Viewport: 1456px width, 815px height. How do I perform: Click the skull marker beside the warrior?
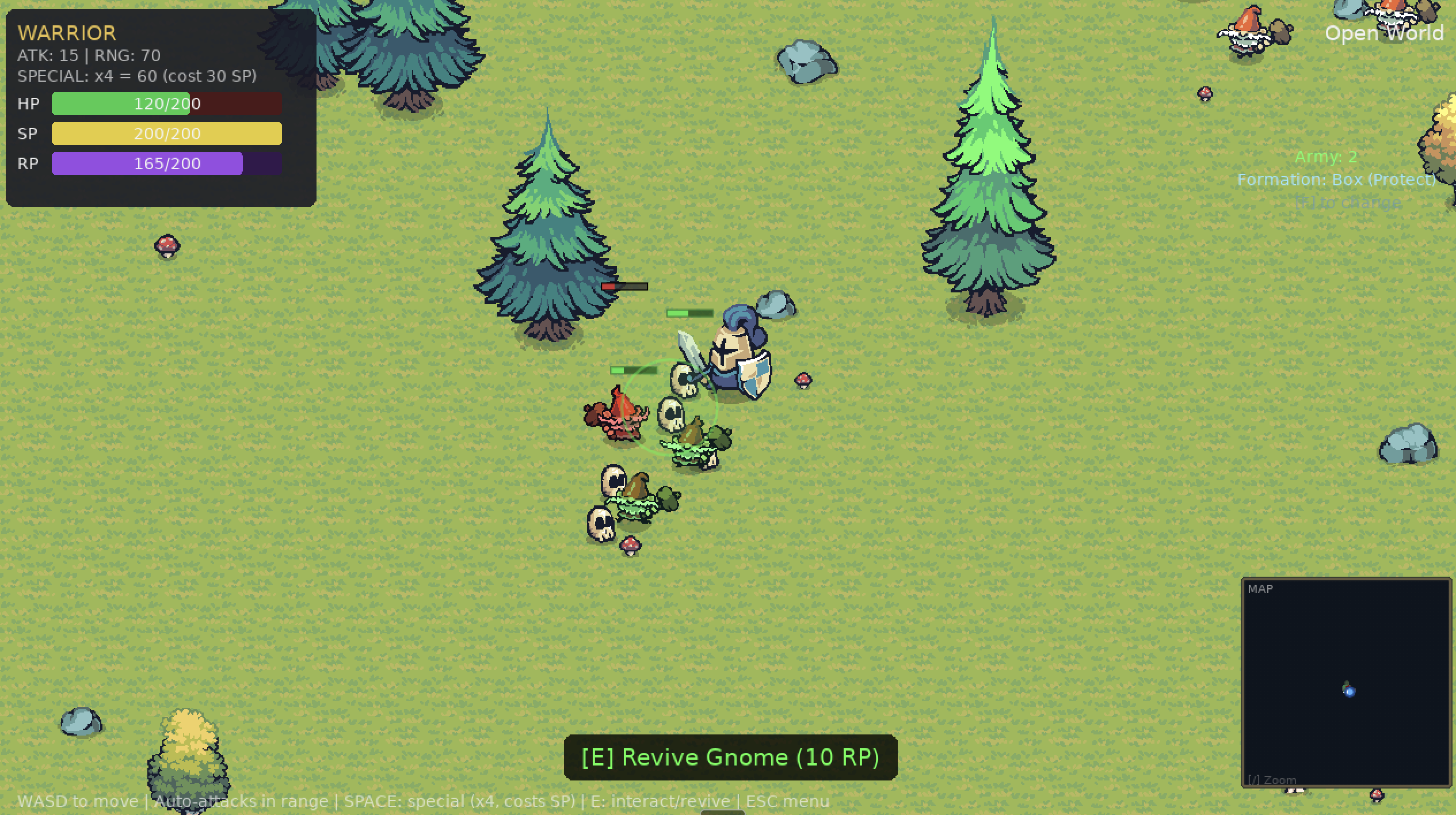coord(683,379)
